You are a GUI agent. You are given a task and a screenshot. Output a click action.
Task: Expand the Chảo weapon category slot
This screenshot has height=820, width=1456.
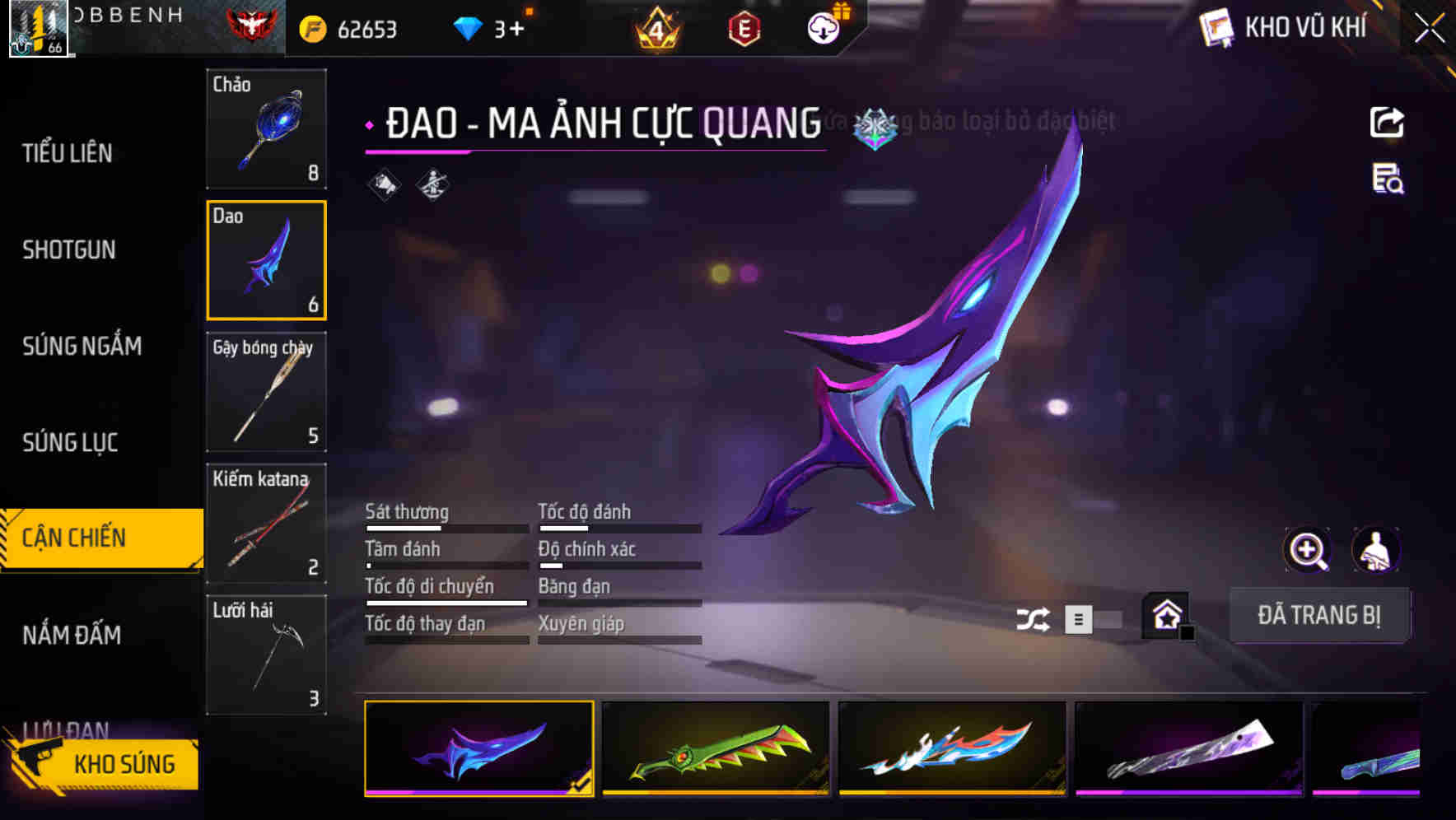click(x=266, y=129)
